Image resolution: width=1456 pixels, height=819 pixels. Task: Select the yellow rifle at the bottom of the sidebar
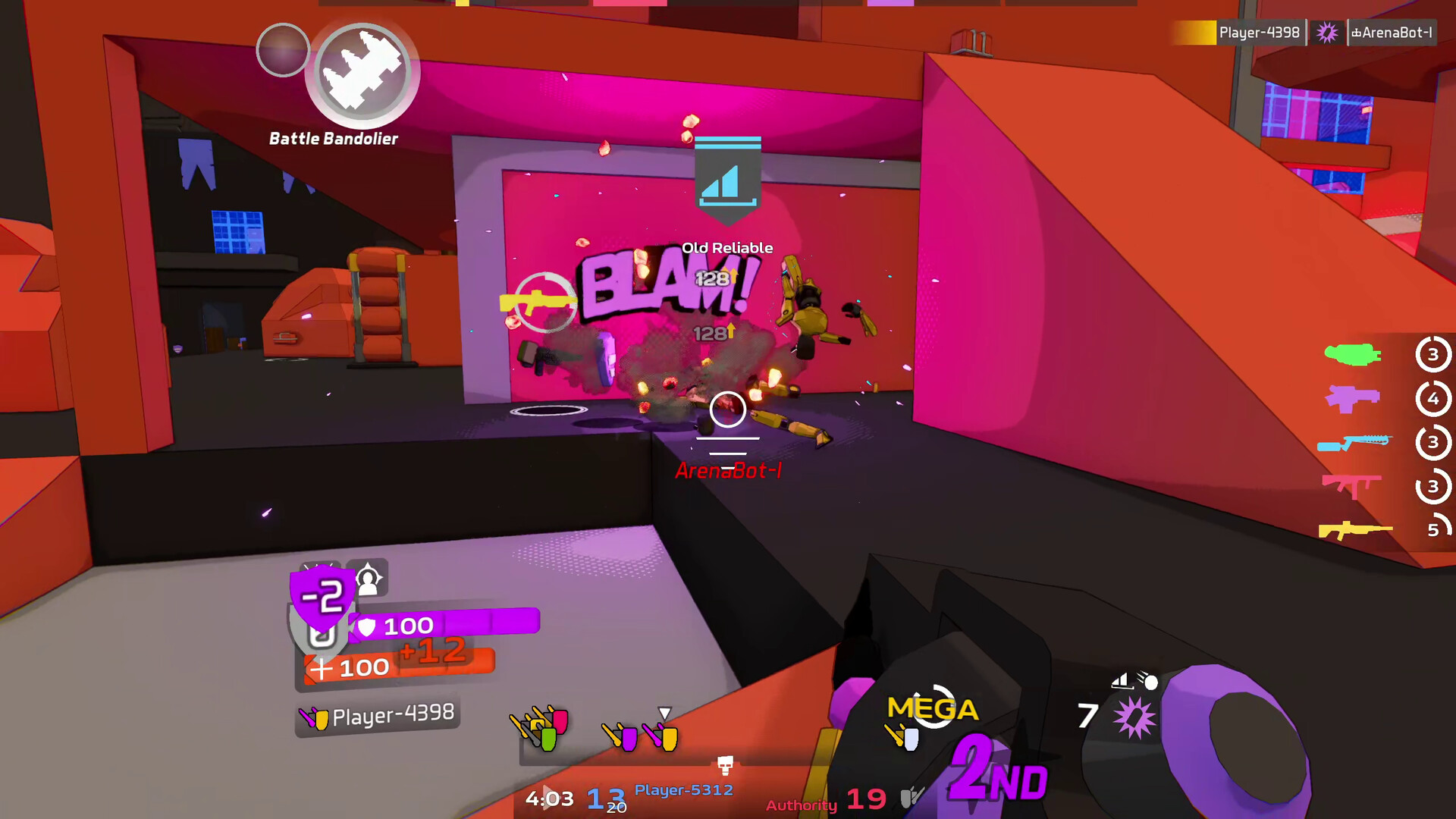tap(1357, 529)
